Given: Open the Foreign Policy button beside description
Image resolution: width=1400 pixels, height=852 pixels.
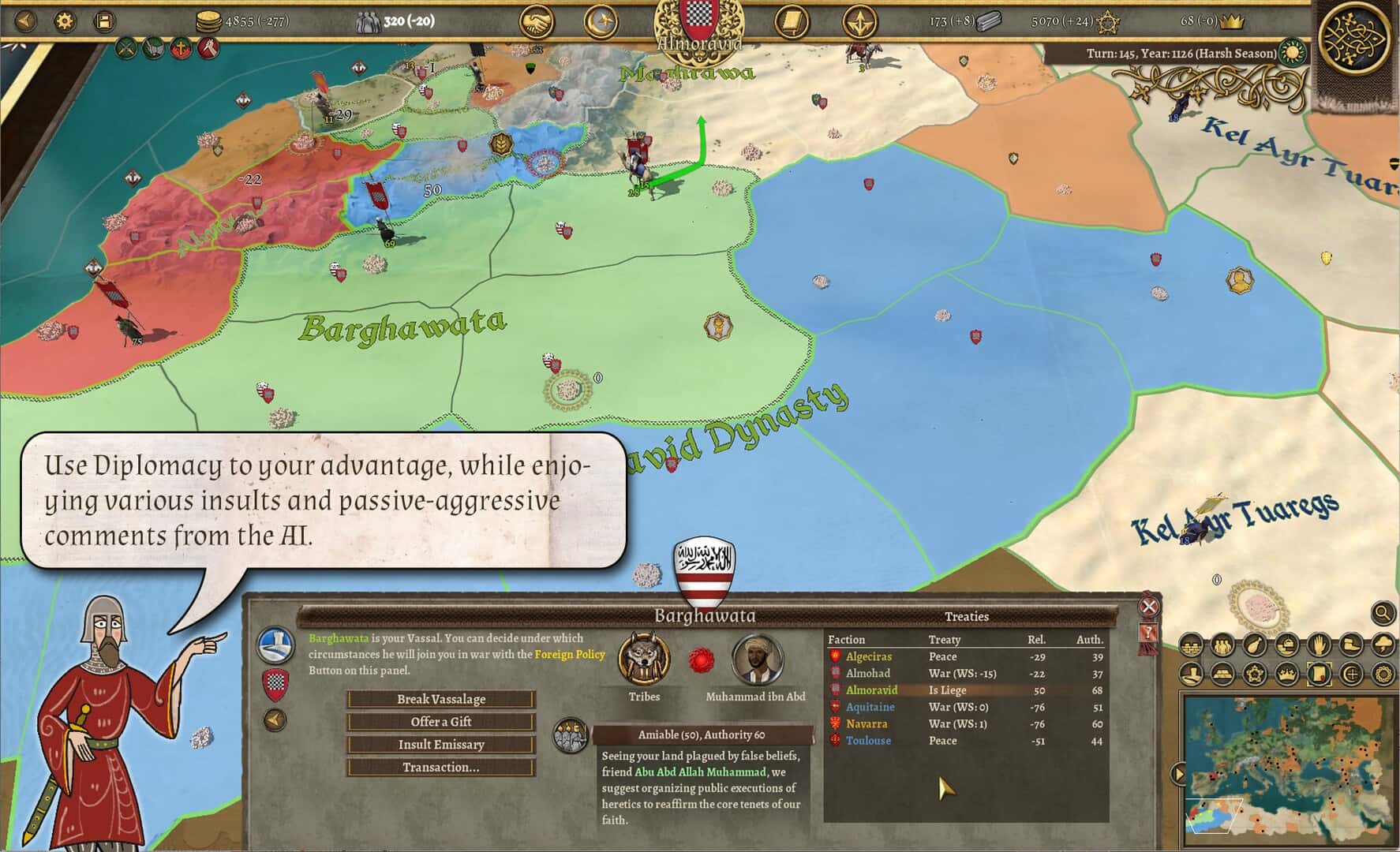Looking at the screenshot, I should [x=275, y=645].
